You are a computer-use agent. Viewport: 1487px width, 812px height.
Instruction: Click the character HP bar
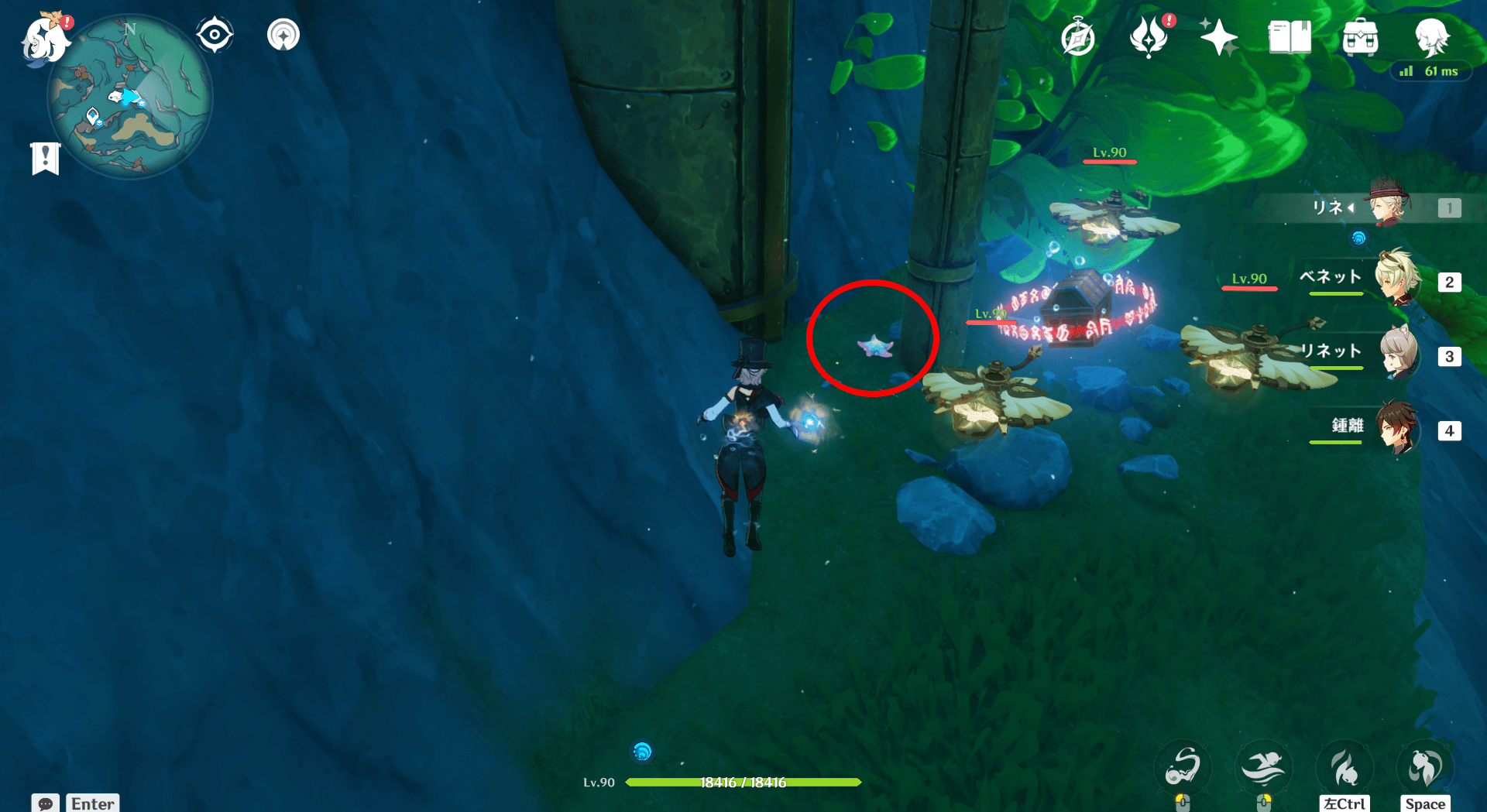point(743,782)
